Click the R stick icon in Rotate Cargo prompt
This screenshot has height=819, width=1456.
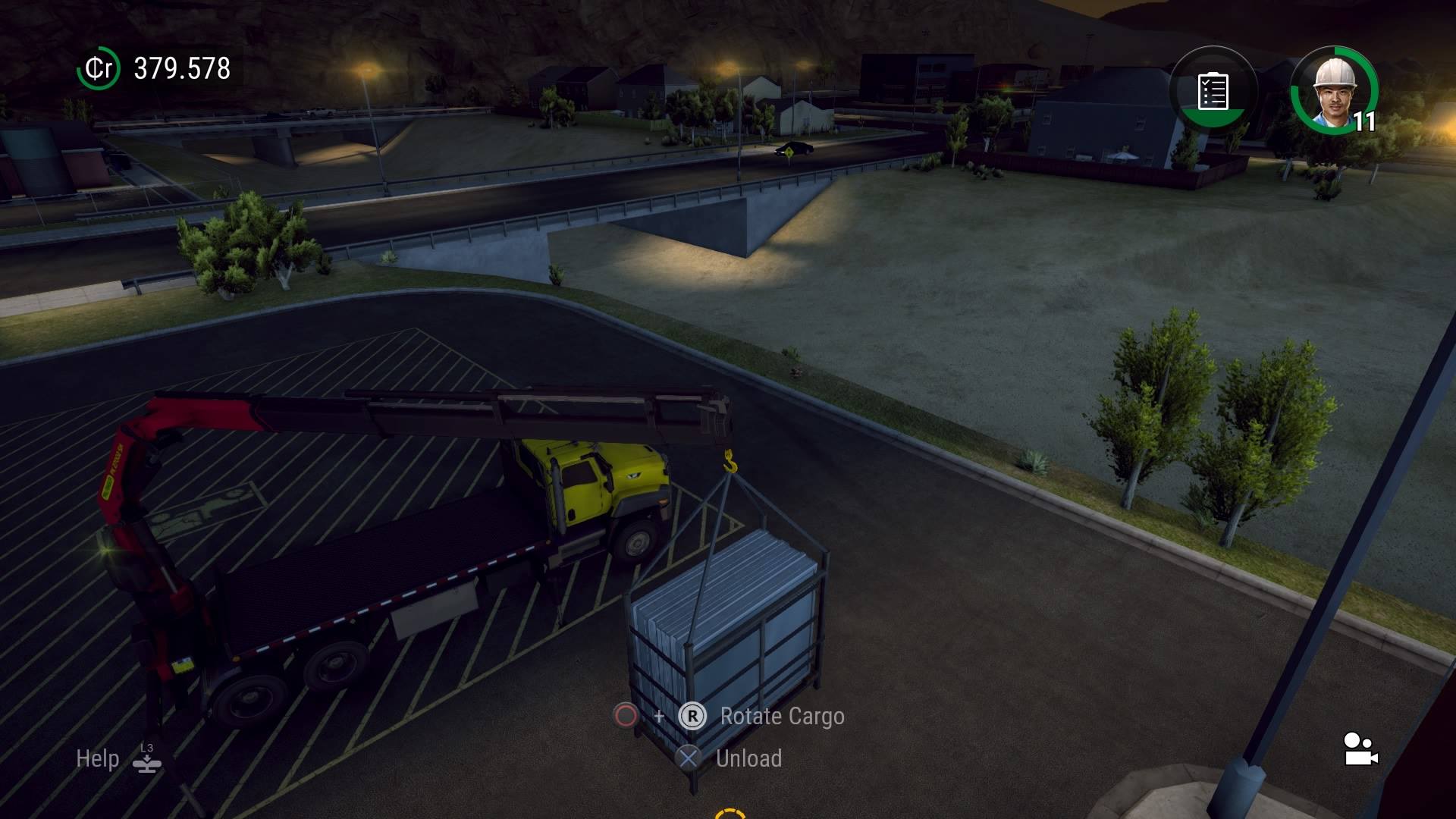(693, 717)
